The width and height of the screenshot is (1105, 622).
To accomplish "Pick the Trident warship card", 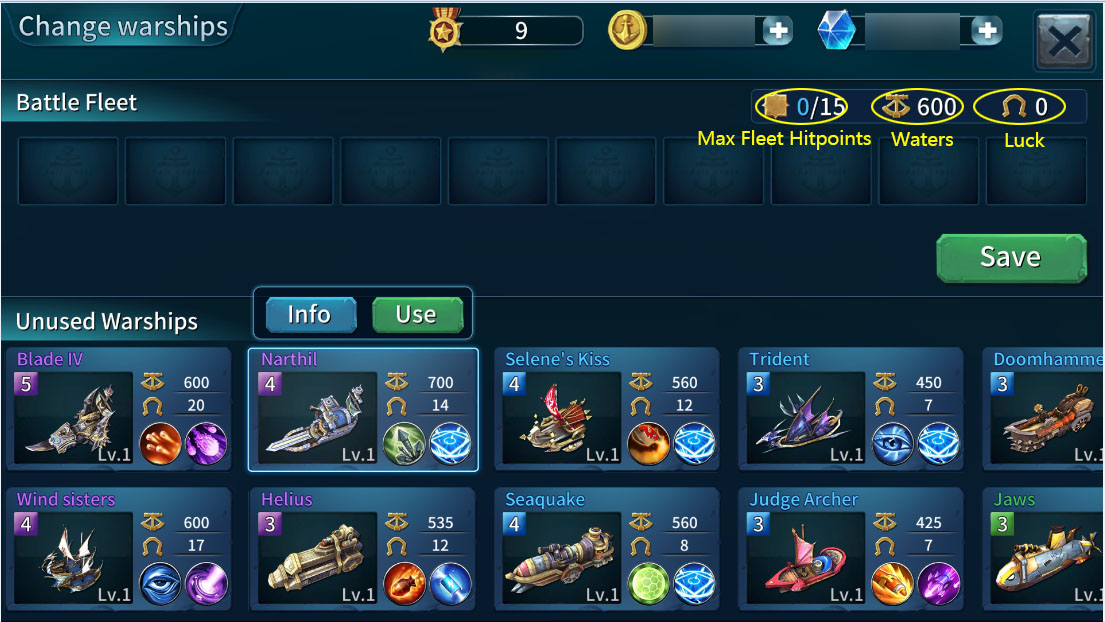I will pos(850,410).
